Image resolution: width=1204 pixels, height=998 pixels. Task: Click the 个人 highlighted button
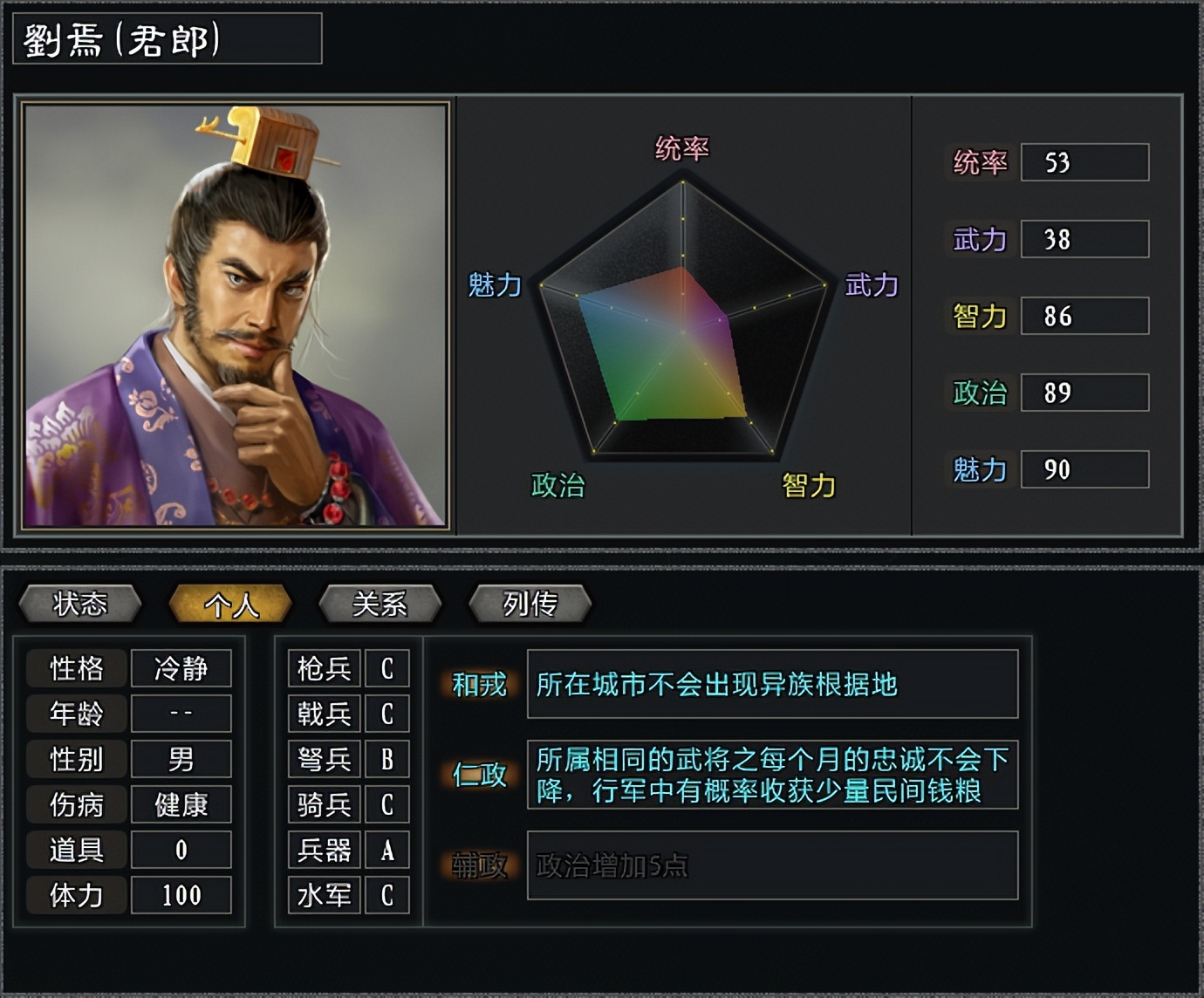tap(231, 603)
